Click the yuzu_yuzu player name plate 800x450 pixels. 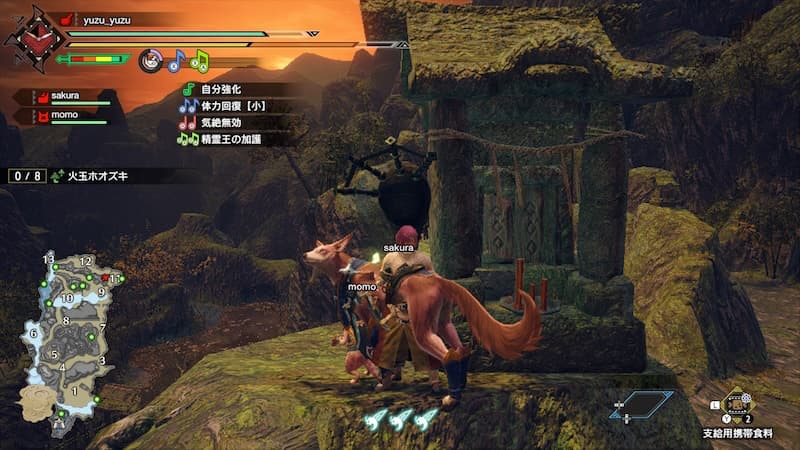pos(108,18)
